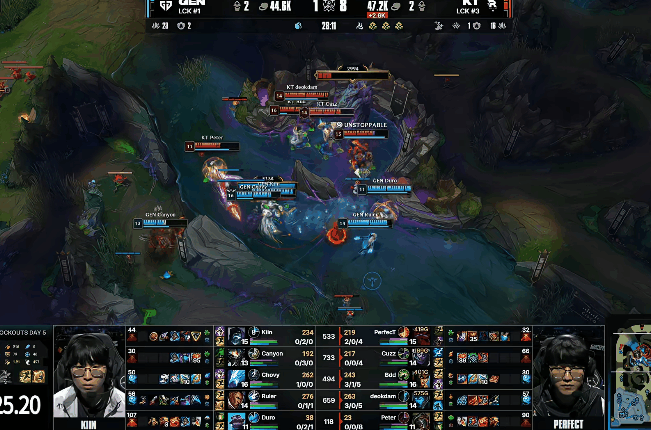Select Canyon's scoreboard row
The height and width of the screenshot is (430, 651).
click(272, 353)
